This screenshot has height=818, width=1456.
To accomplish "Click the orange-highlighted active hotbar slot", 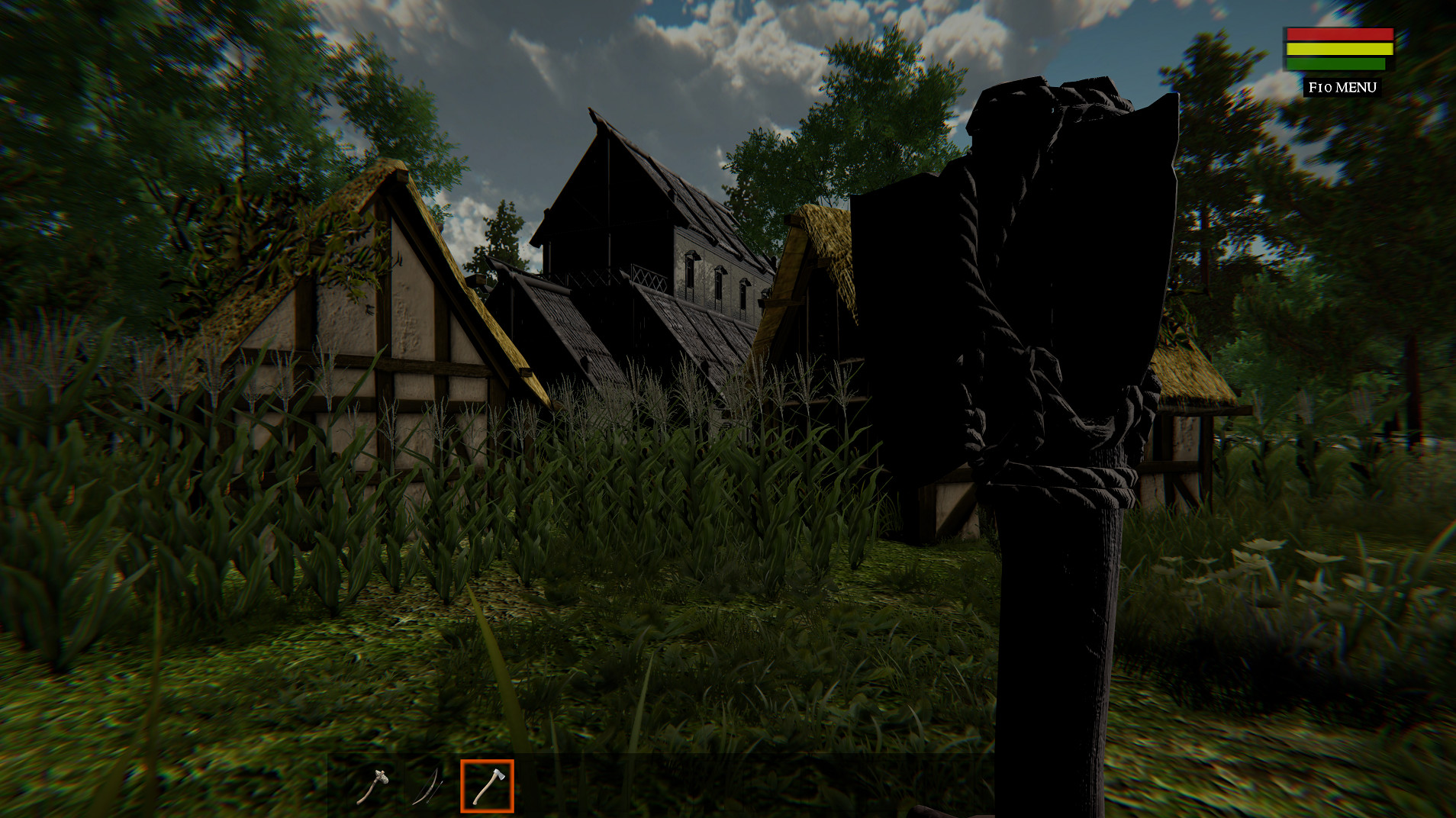I will click(486, 786).
